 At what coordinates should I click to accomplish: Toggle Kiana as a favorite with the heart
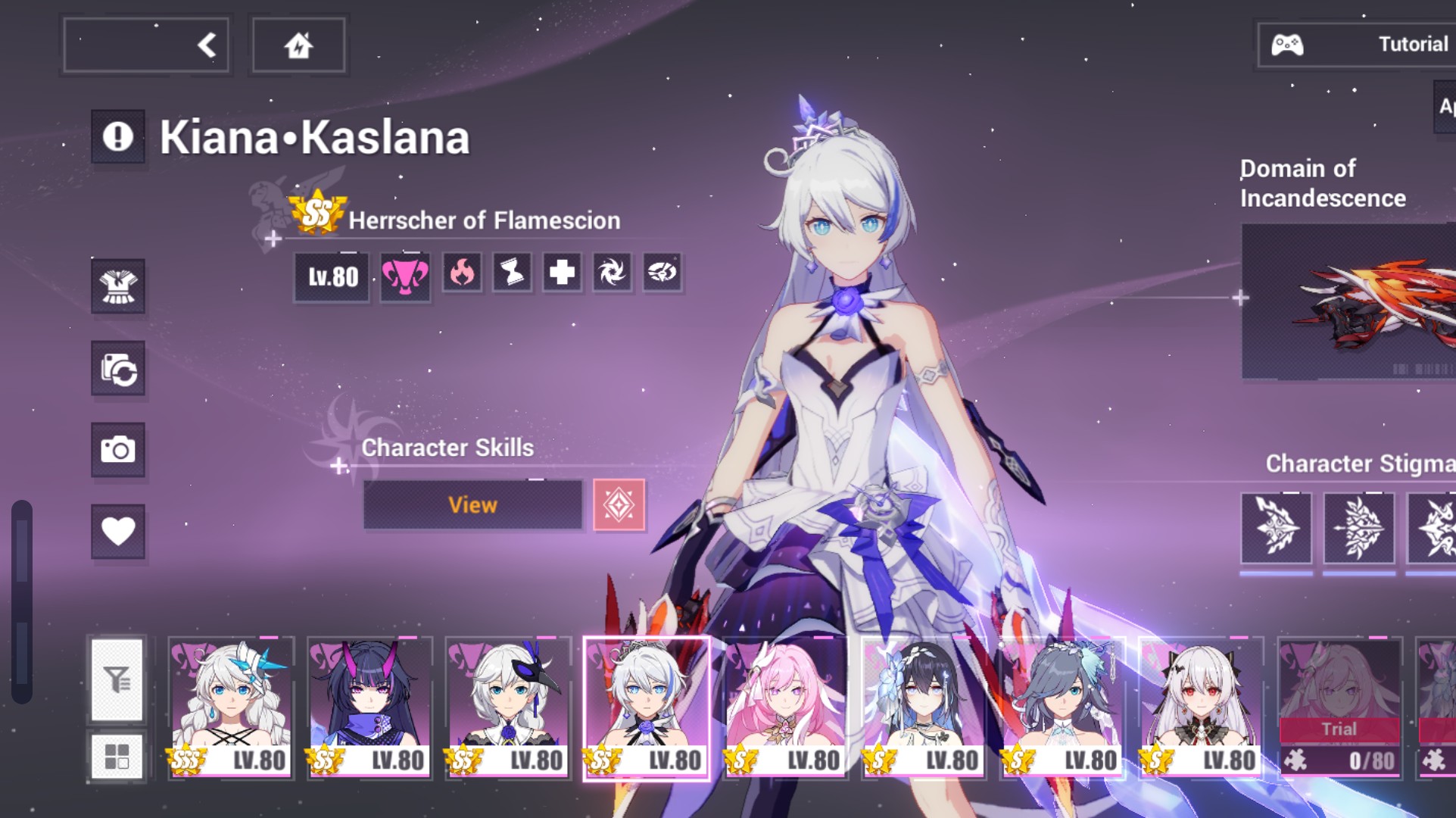[x=118, y=532]
